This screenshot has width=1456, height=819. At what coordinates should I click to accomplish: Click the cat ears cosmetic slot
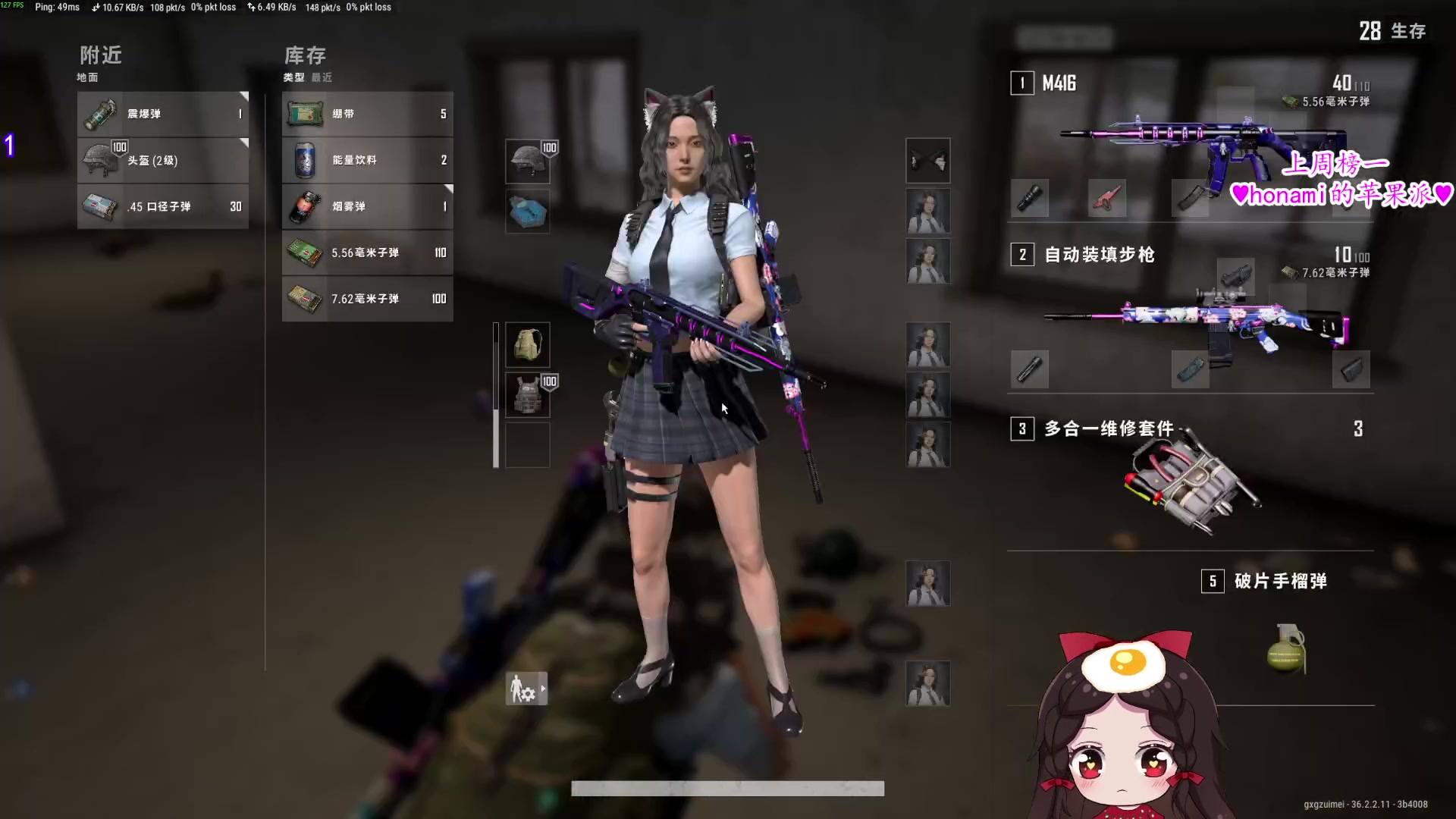(928, 161)
